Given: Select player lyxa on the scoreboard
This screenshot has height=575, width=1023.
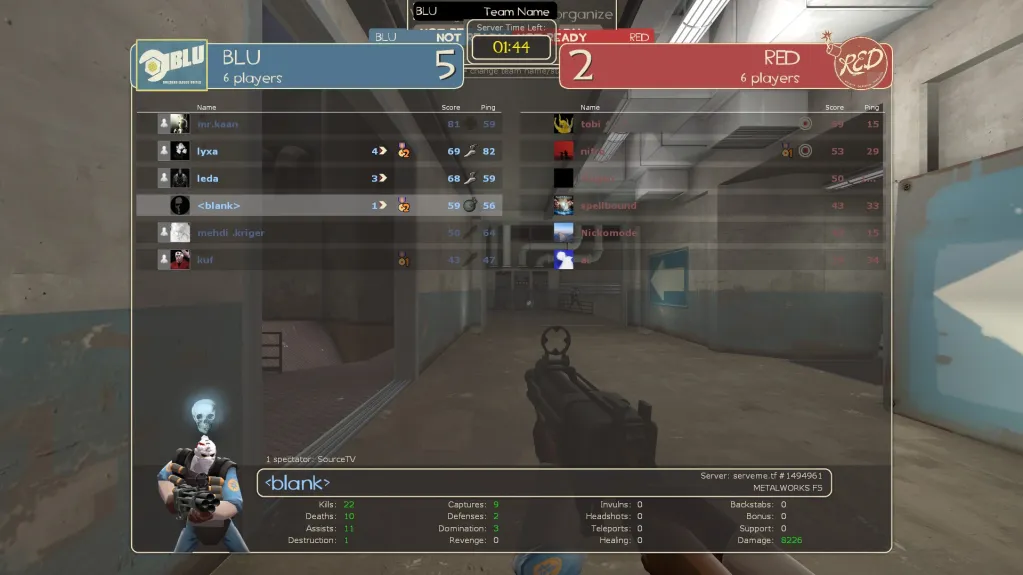Looking at the screenshot, I should (318, 151).
